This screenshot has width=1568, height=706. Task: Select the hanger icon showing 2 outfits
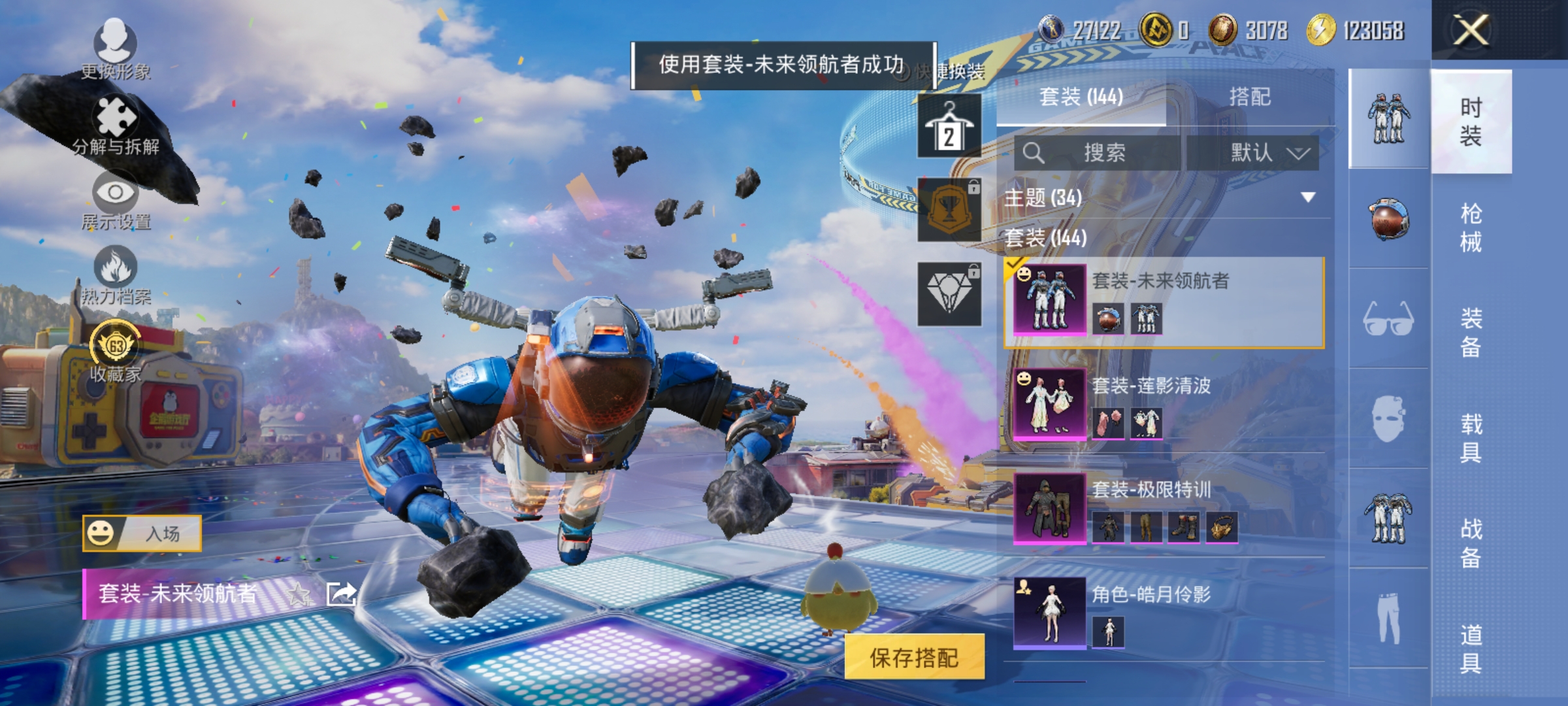(949, 126)
